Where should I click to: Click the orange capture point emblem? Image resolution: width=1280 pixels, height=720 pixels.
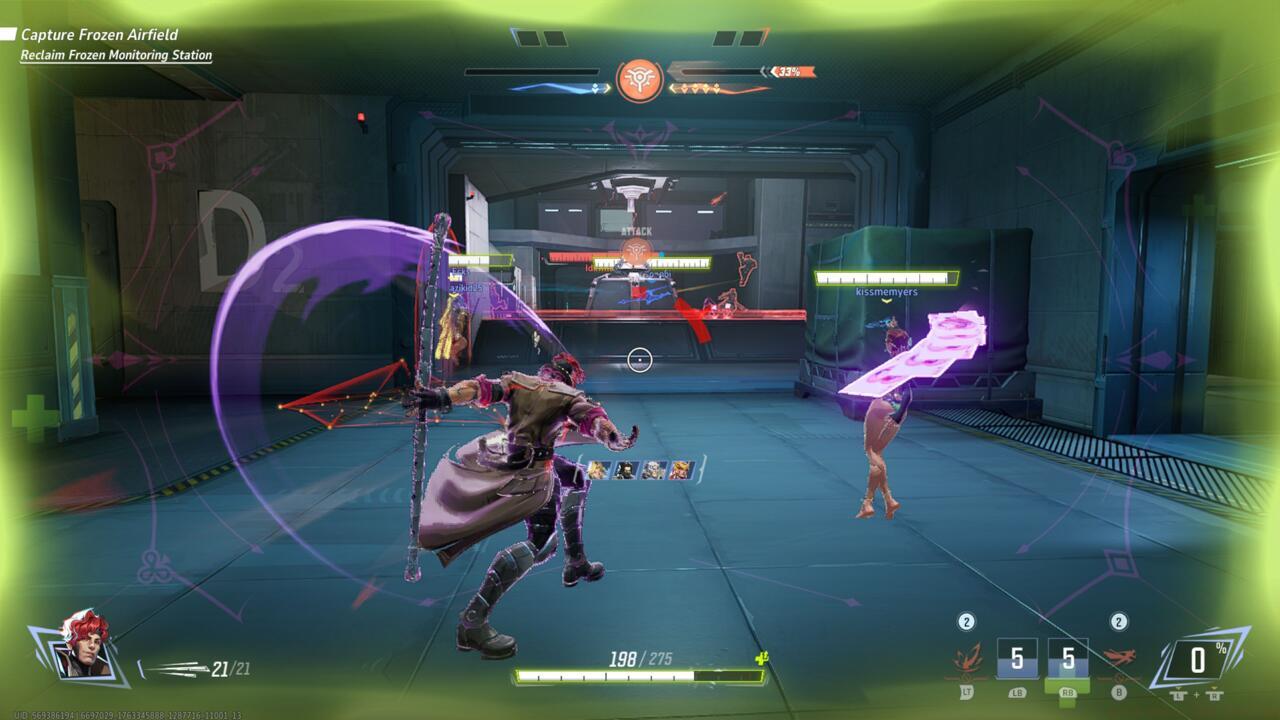(x=639, y=79)
